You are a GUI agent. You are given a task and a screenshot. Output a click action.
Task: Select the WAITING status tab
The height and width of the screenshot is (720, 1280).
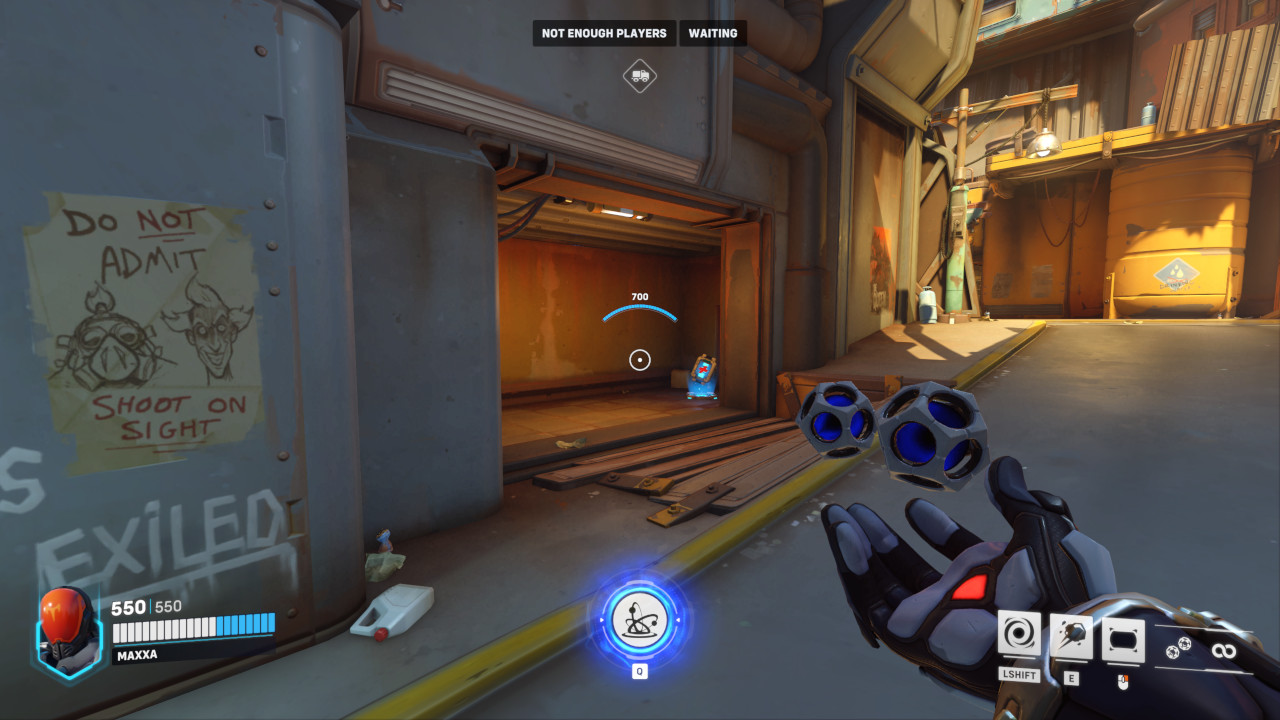[712, 33]
